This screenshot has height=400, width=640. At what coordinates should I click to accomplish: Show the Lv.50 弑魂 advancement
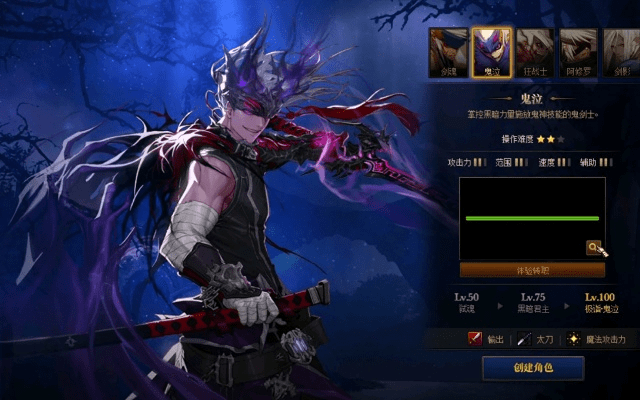click(x=466, y=303)
